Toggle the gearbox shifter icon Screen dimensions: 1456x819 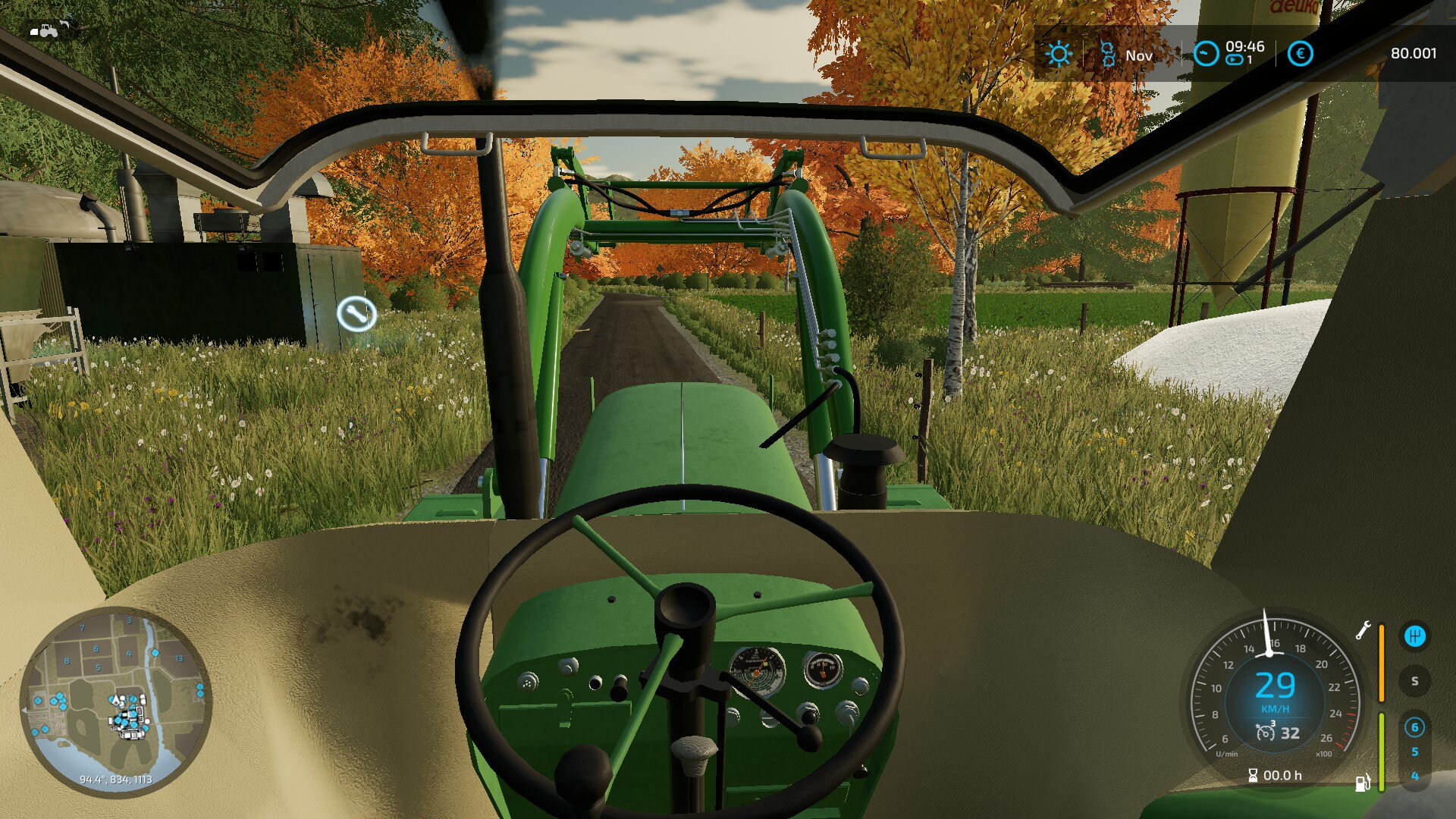click(x=1414, y=636)
